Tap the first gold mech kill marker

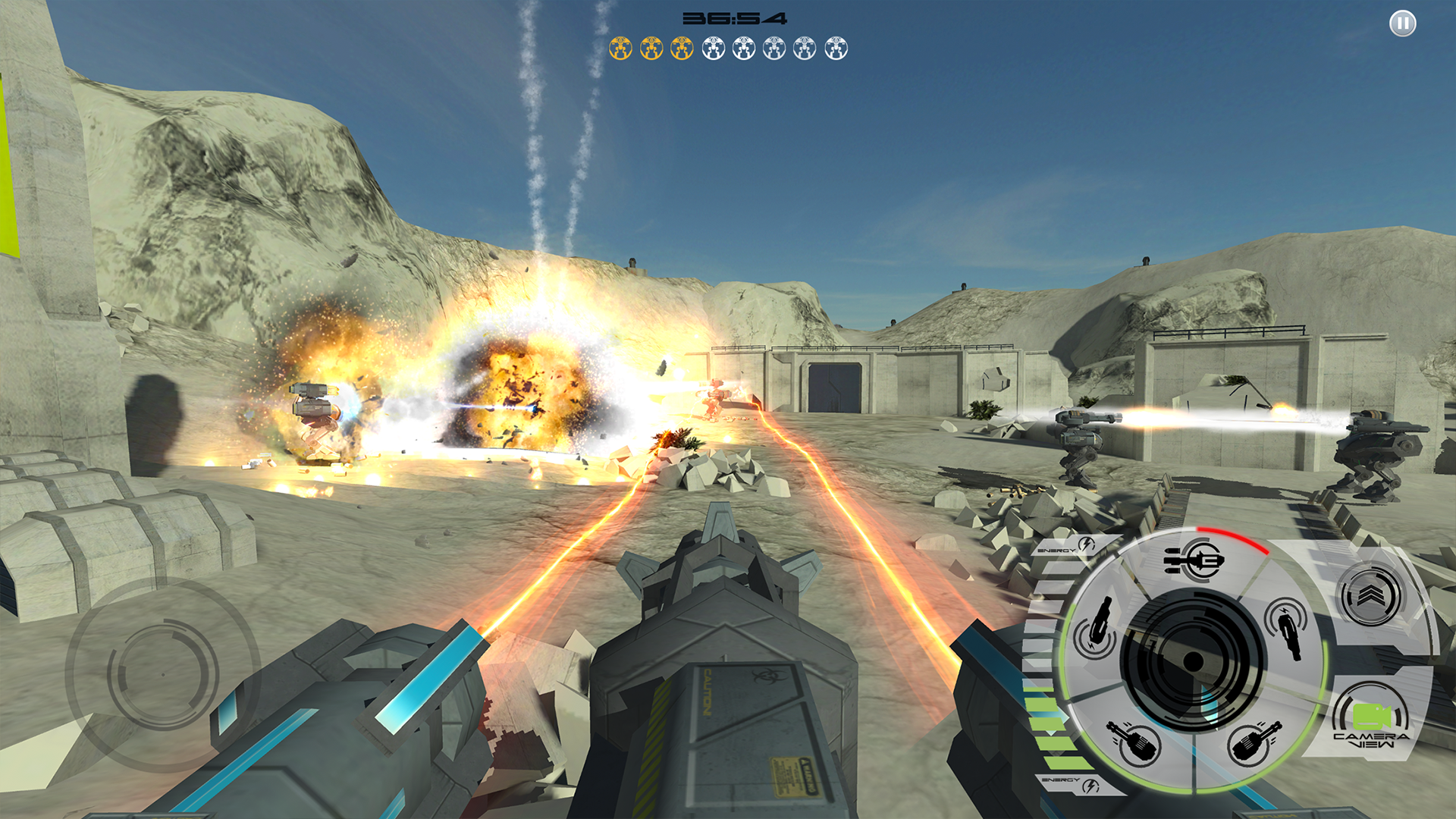click(x=620, y=48)
